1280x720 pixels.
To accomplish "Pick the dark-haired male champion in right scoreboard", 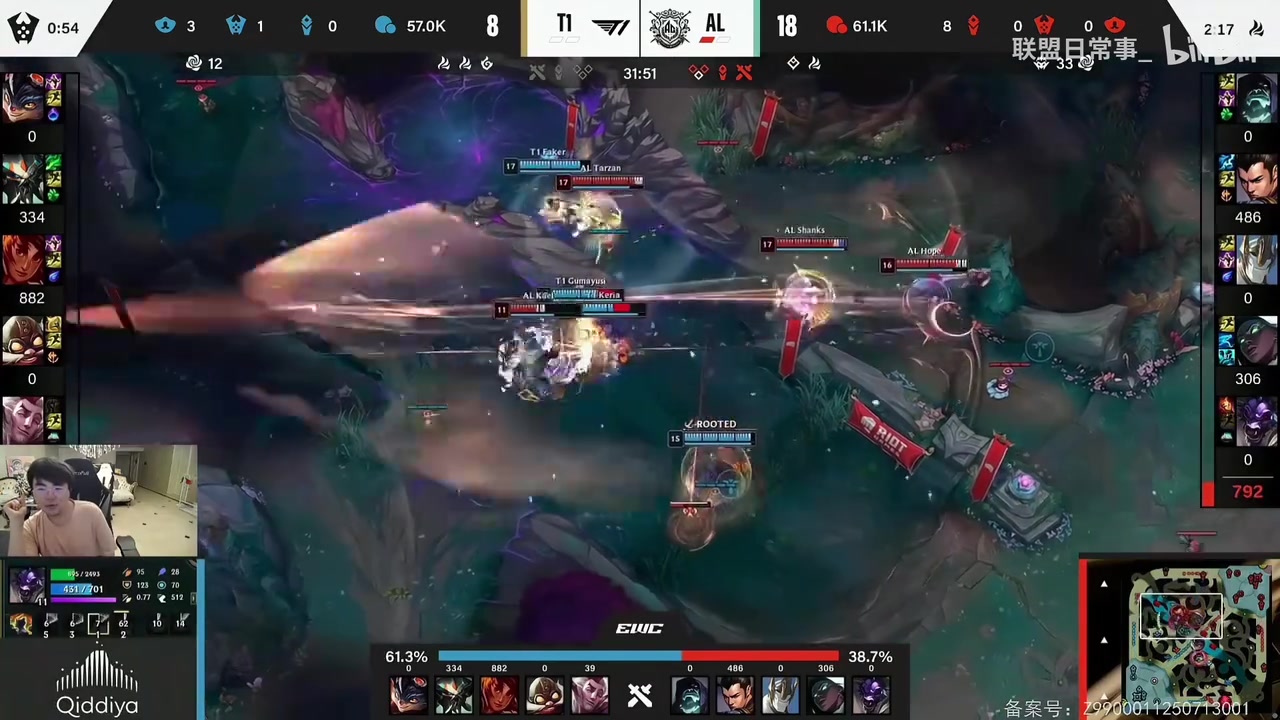I will pyautogui.click(x=1258, y=178).
